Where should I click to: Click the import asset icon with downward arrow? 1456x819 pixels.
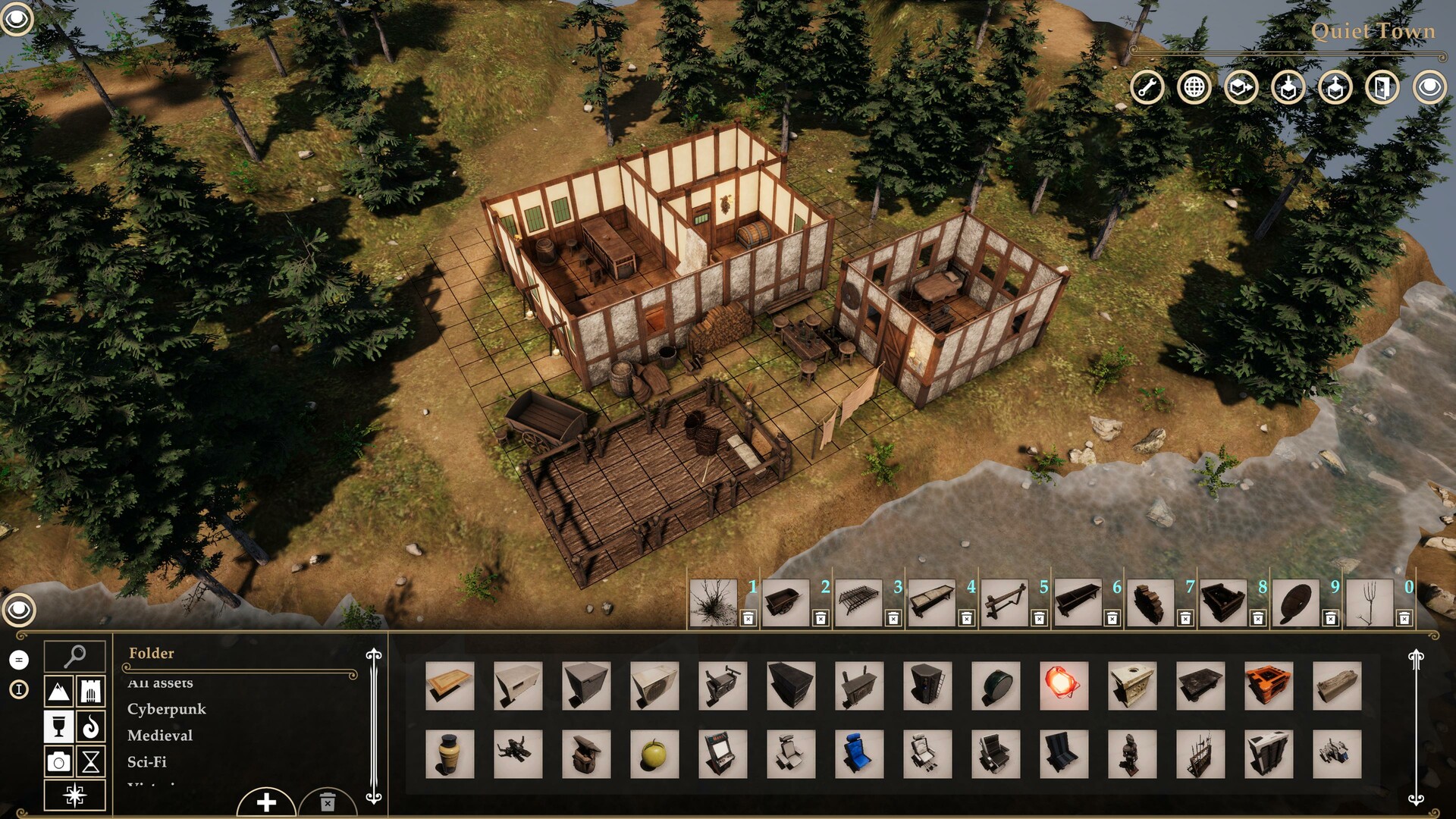1288,87
